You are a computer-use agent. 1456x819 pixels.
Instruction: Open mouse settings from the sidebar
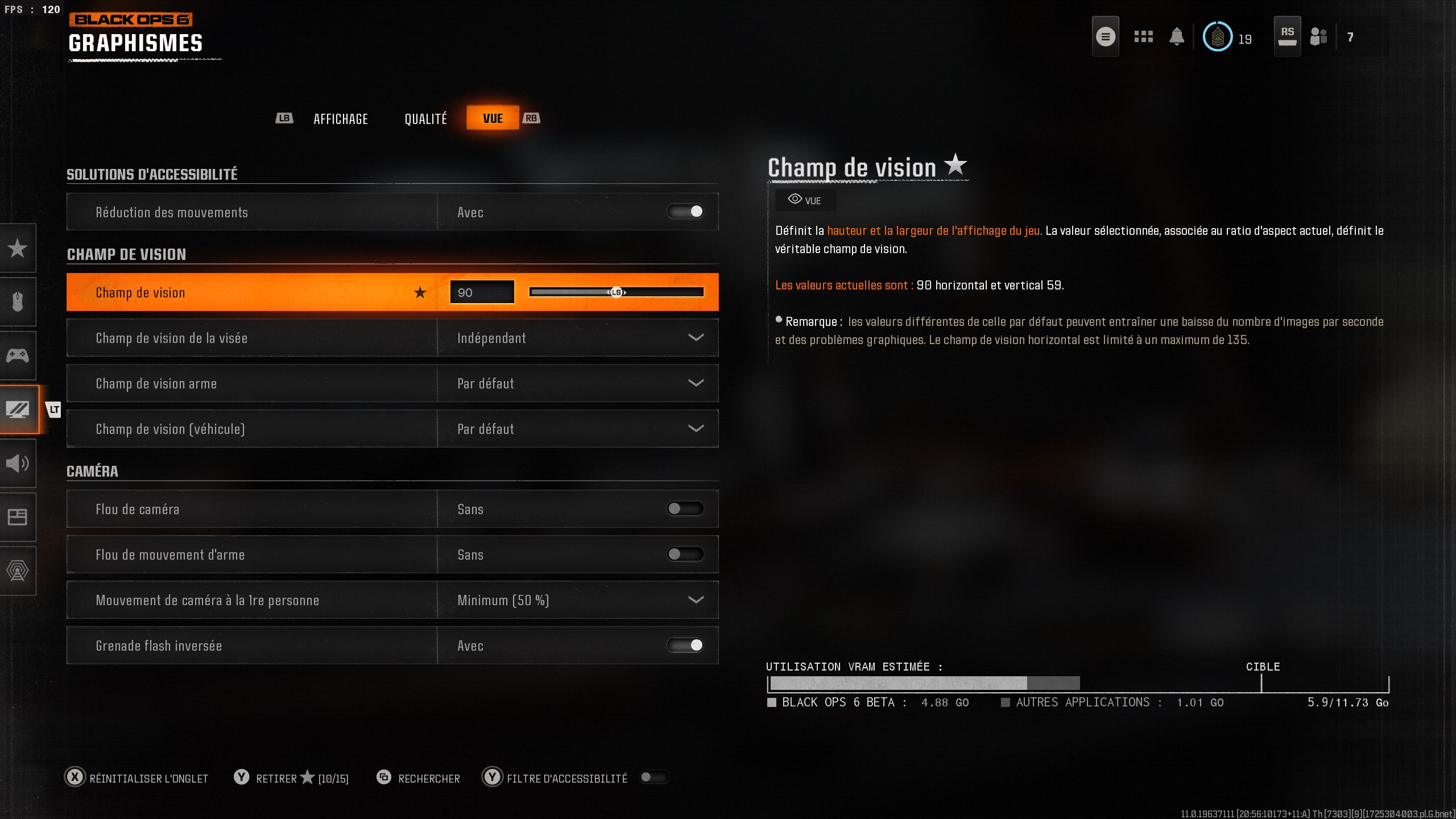click(17, 302)
